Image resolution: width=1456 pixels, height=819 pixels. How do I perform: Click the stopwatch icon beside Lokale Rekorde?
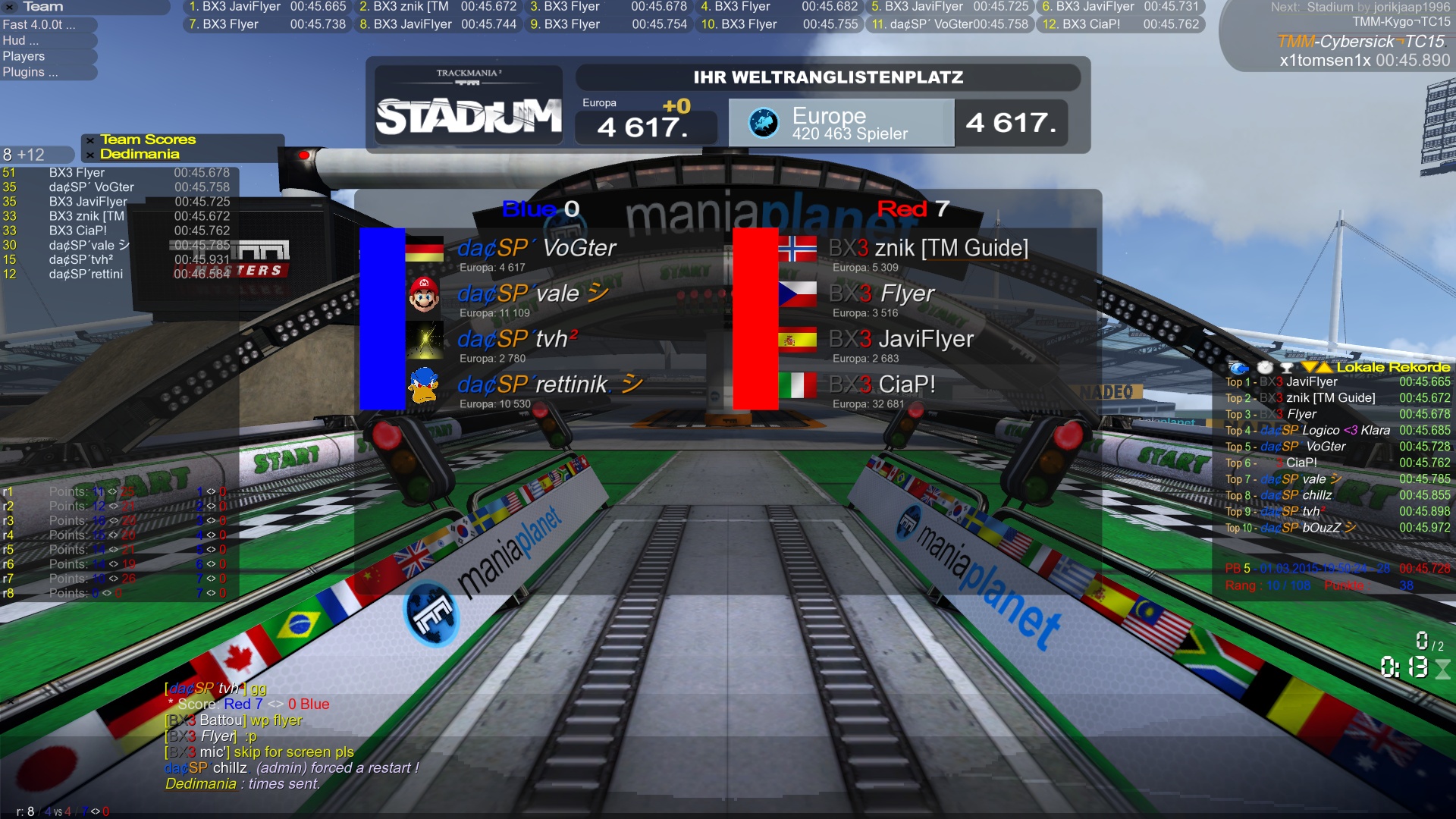(1265, 368)
